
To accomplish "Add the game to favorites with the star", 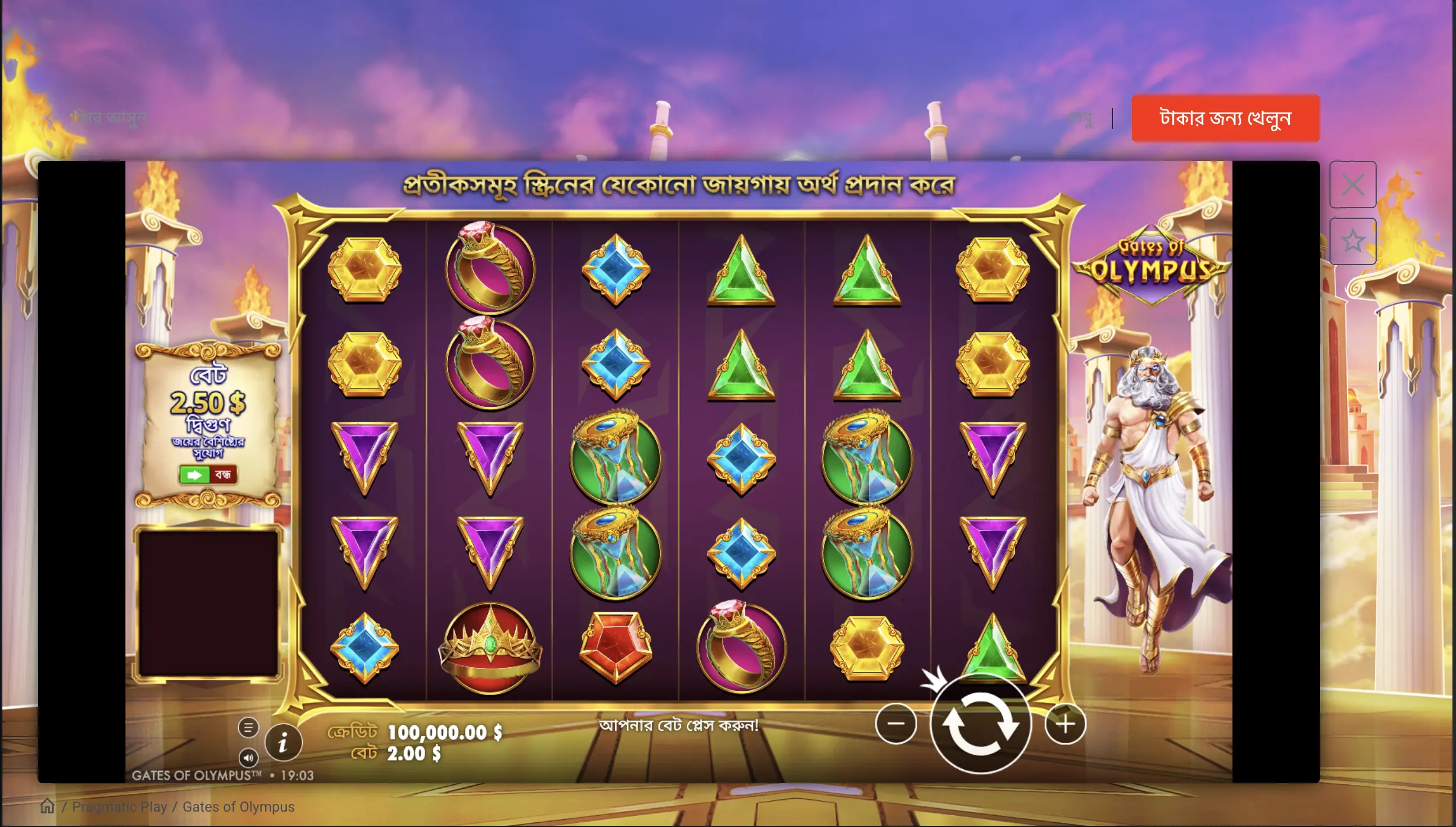I will (1353, 241).
